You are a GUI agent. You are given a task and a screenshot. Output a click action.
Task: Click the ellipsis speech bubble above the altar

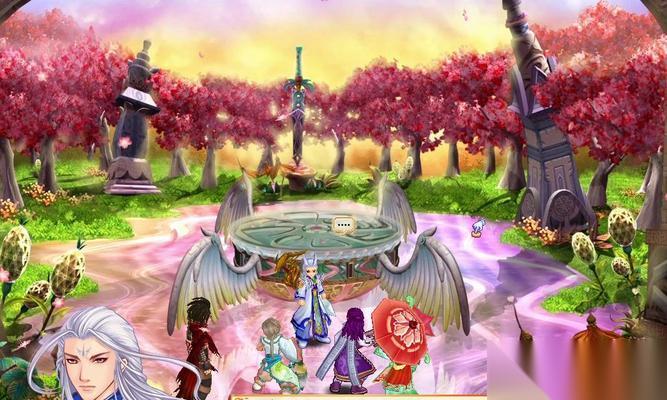[344, 225]
